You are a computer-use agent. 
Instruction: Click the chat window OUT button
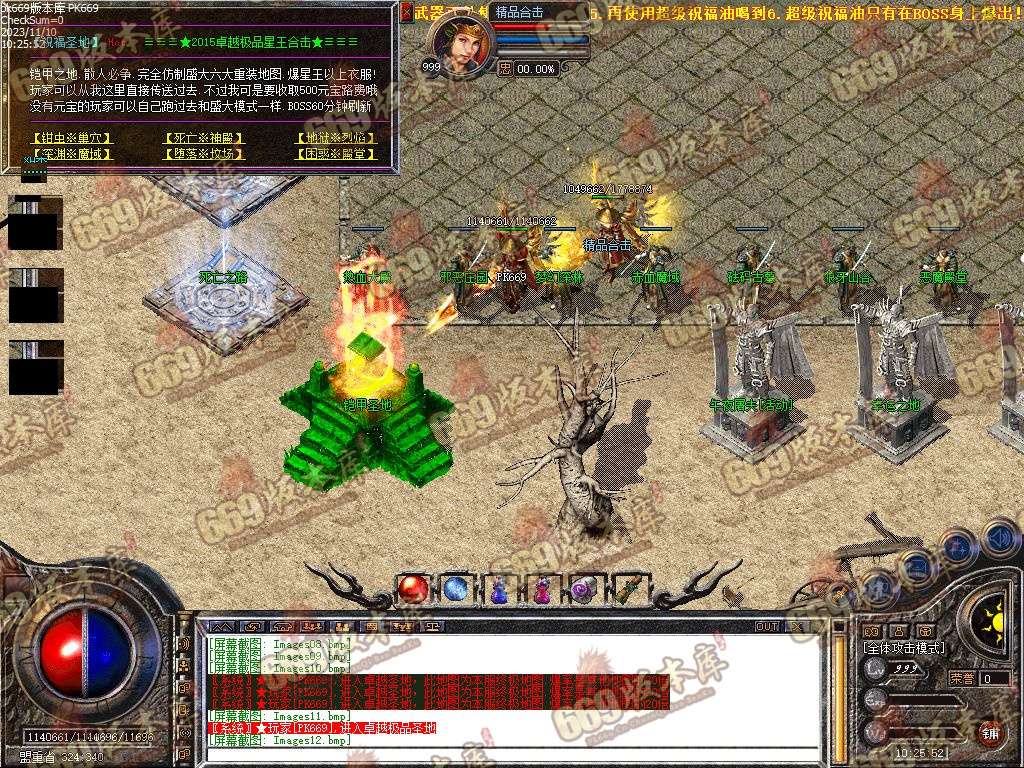[767, 627]
